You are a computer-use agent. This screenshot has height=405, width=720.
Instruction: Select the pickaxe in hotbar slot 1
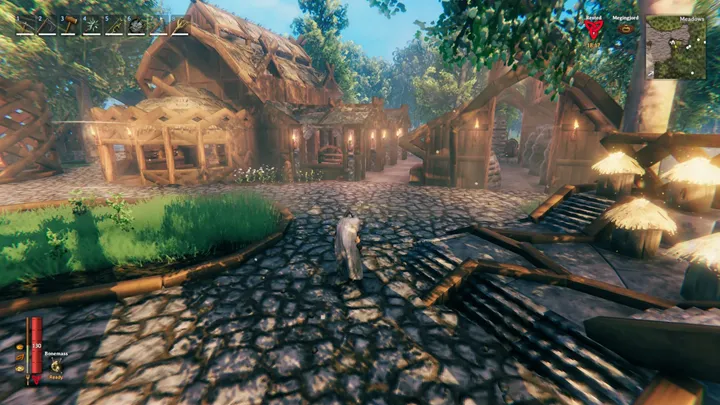(24, 25)
